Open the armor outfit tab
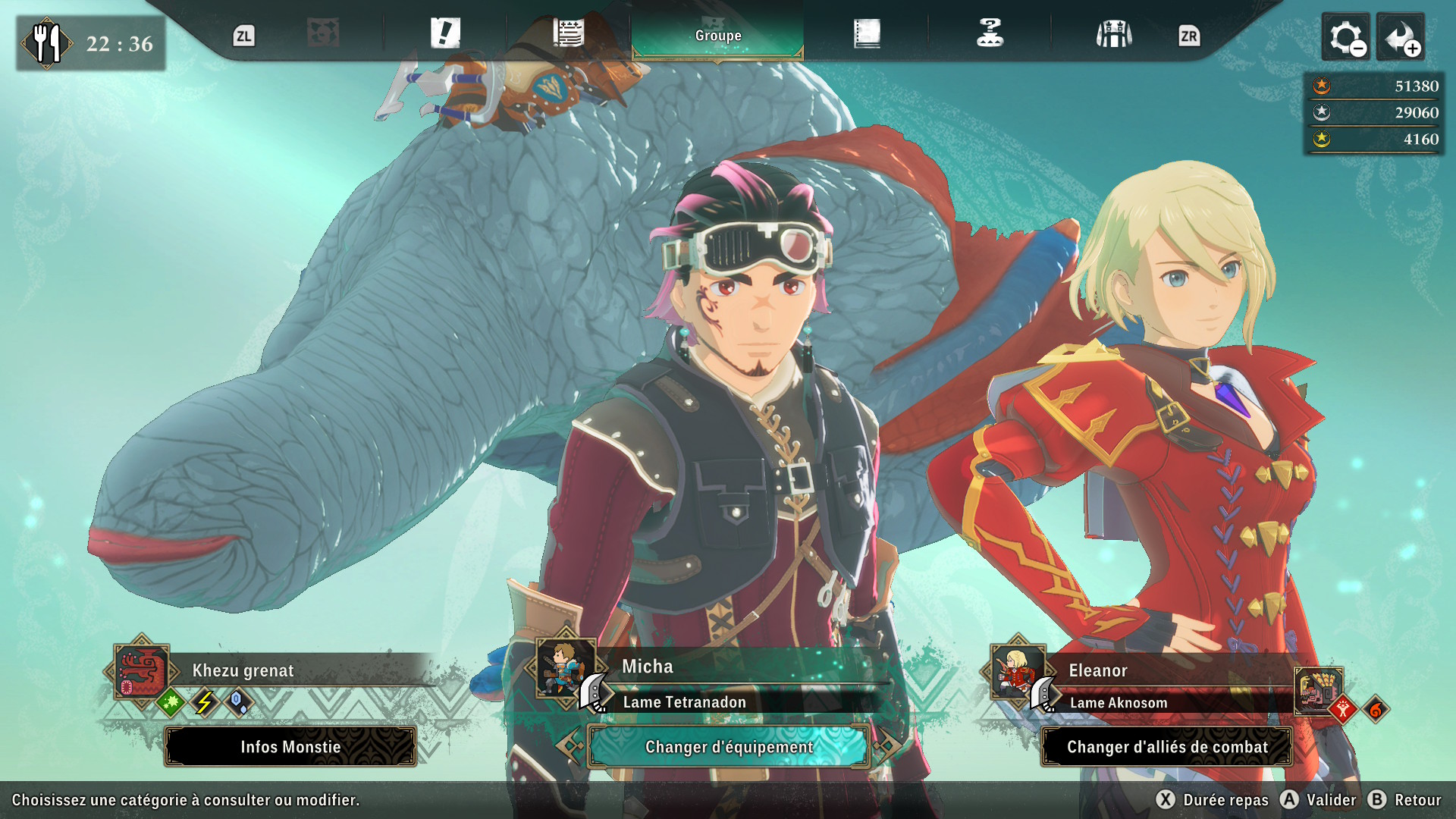1456x819 pixels. click(1113, 34)
